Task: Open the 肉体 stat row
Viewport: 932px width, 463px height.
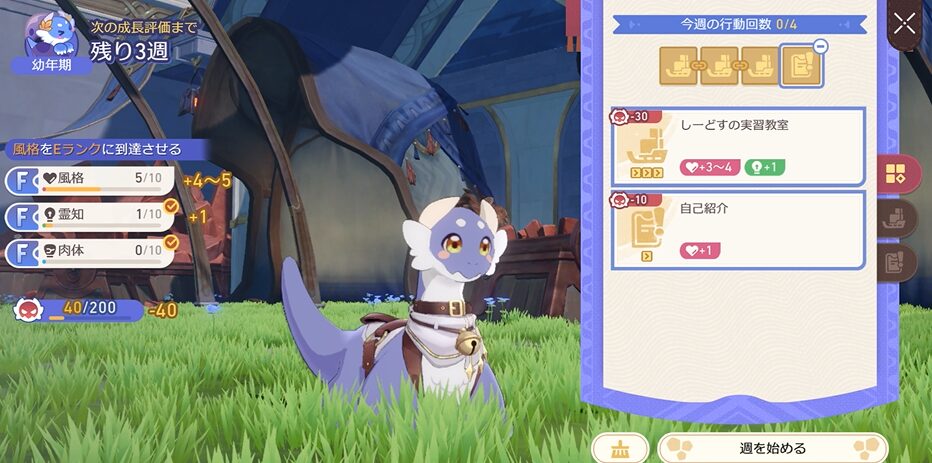Action: coord(92,251)
